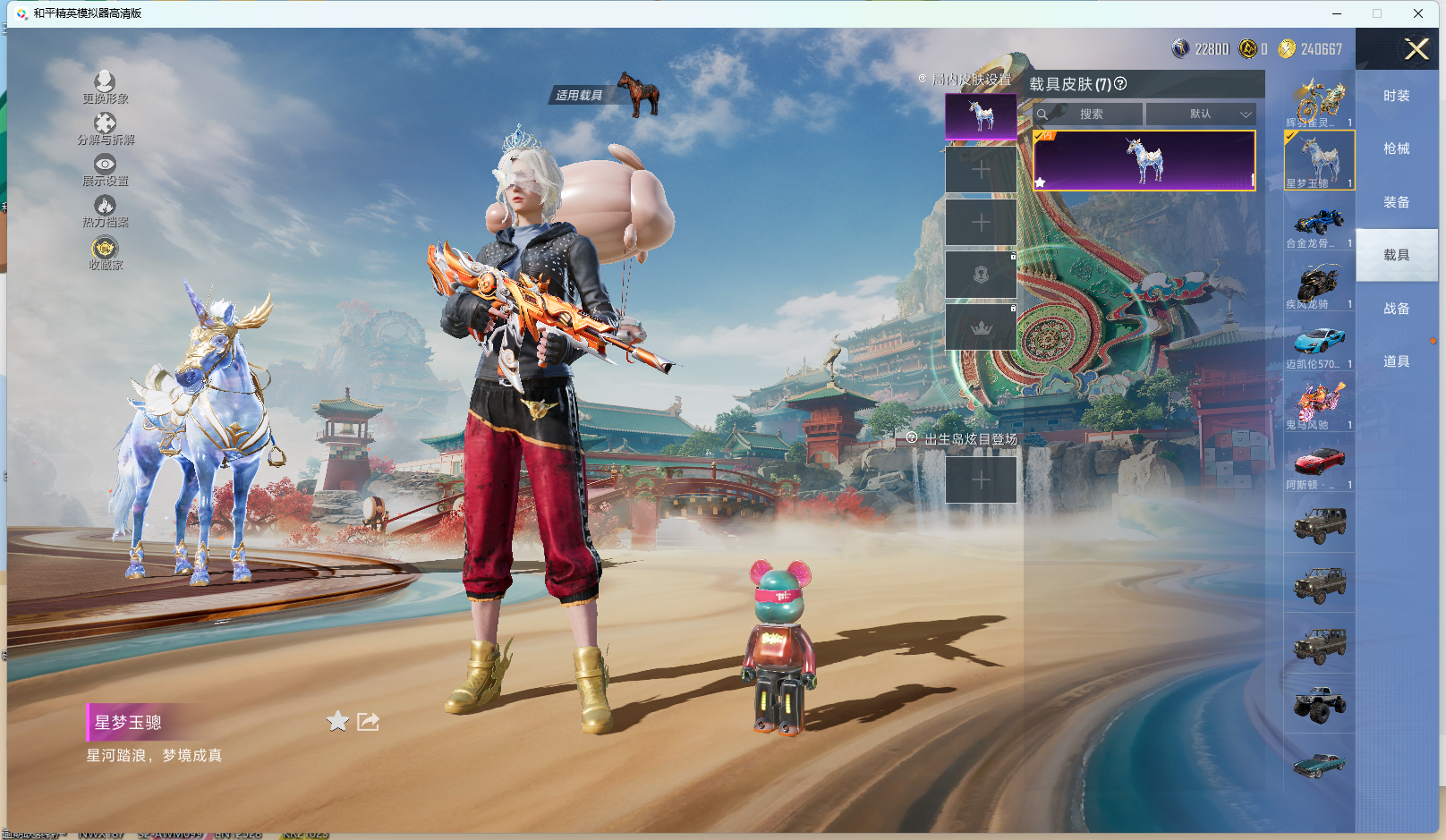Choose the 疾风龙骑 black motorcycle skin
This screenshot has width=1446, height=840.
[1319, 284]
